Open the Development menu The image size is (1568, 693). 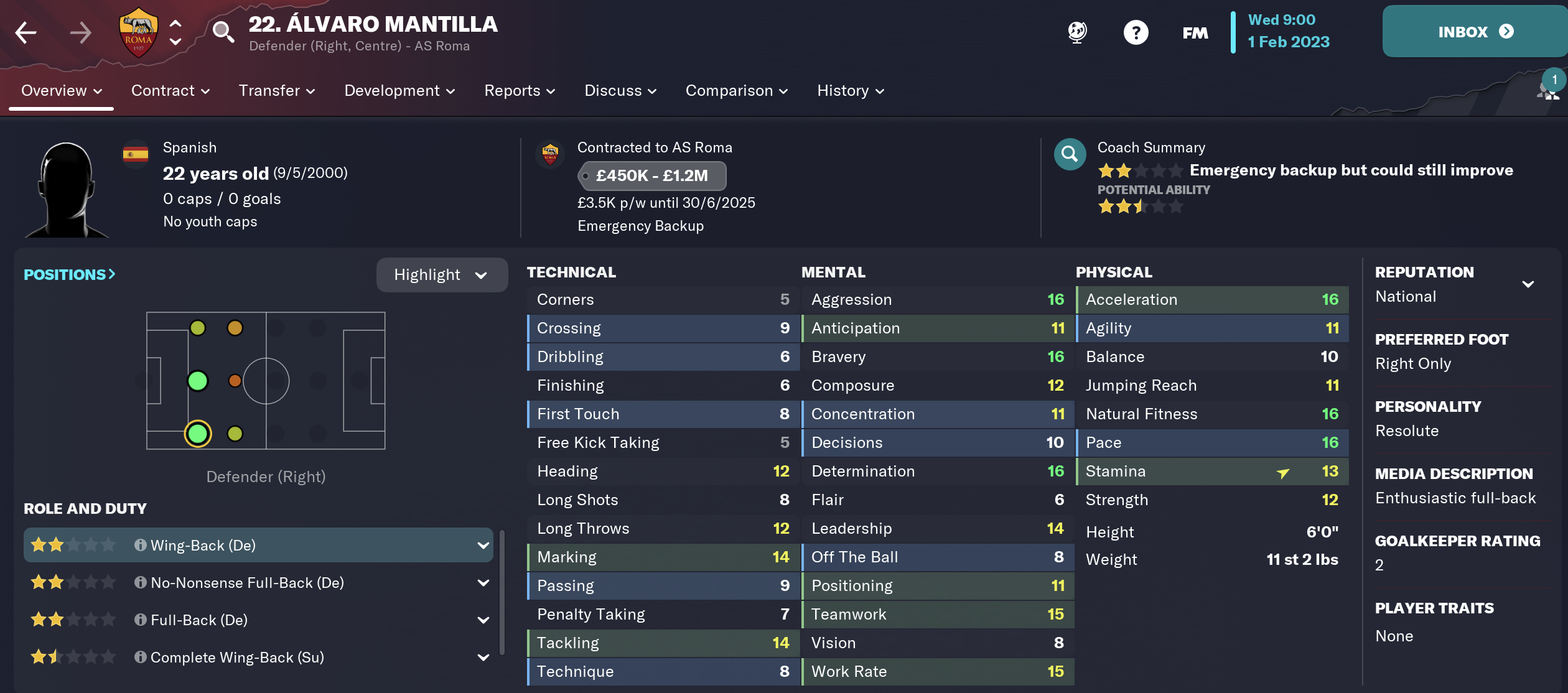coord(399,91)
